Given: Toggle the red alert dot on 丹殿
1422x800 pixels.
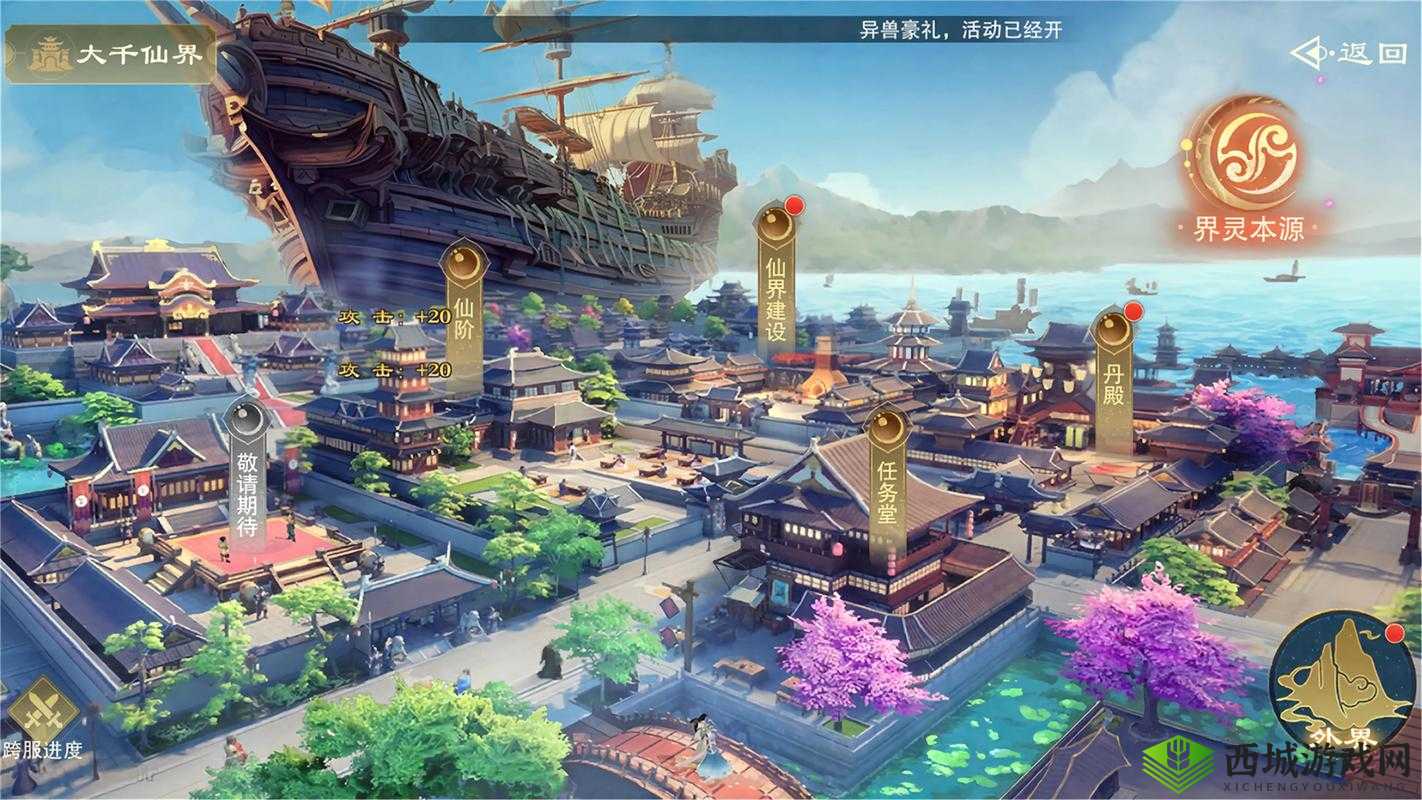Looking at the screenshot, I should tap(1134, 313).
